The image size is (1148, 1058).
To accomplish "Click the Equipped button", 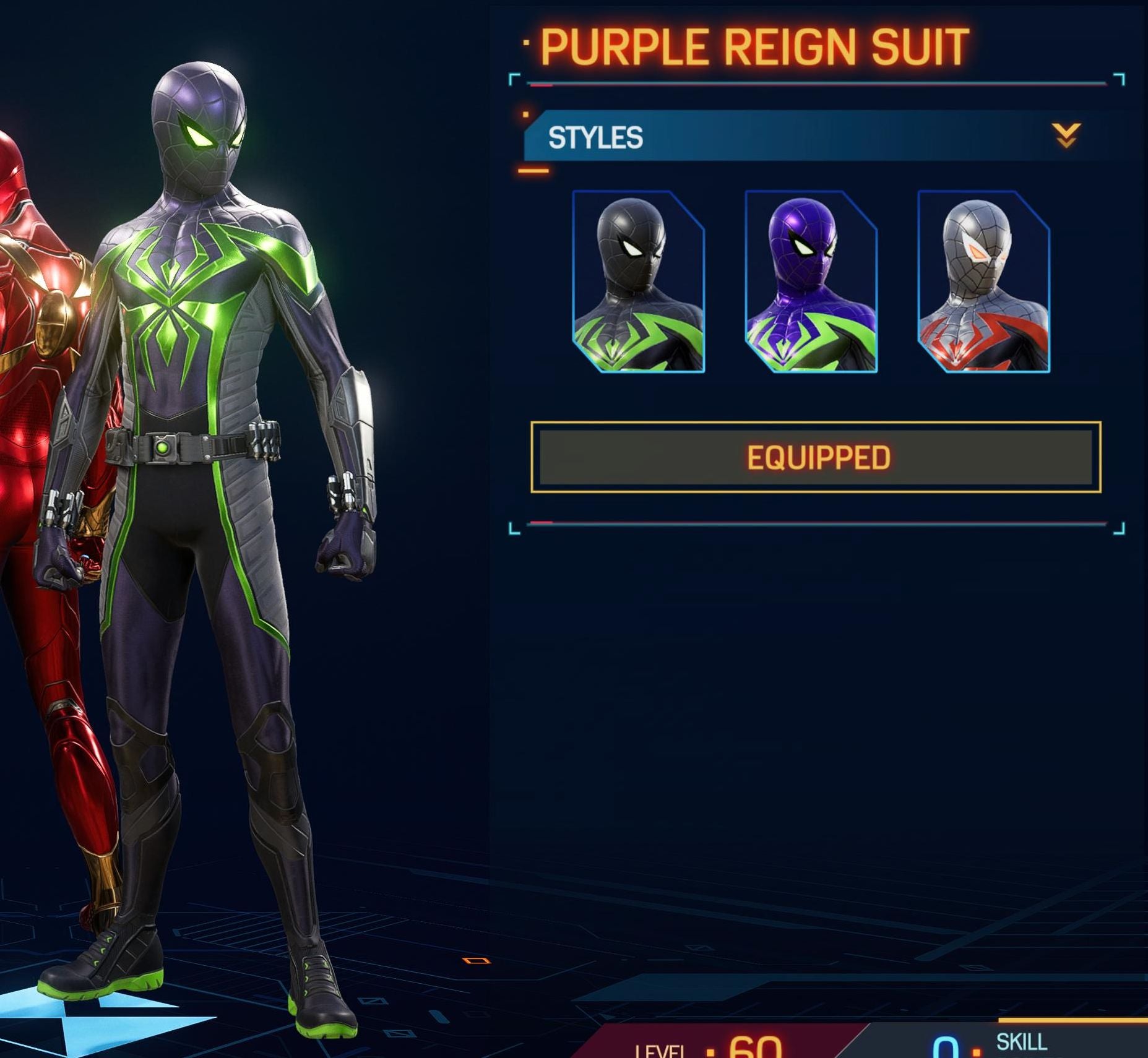I will (x=816, y=457).
